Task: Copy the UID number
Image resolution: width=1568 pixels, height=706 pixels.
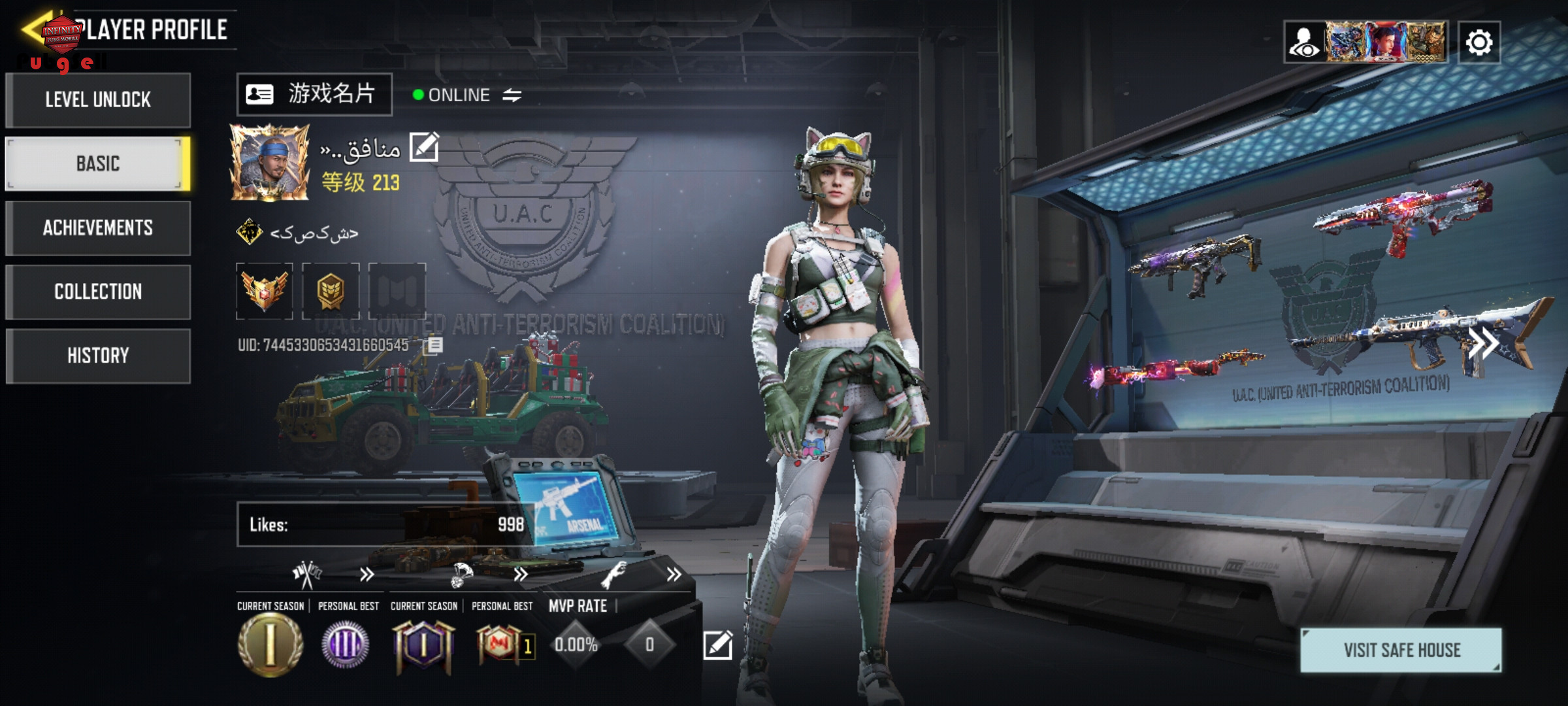Action: coord(434,345)
